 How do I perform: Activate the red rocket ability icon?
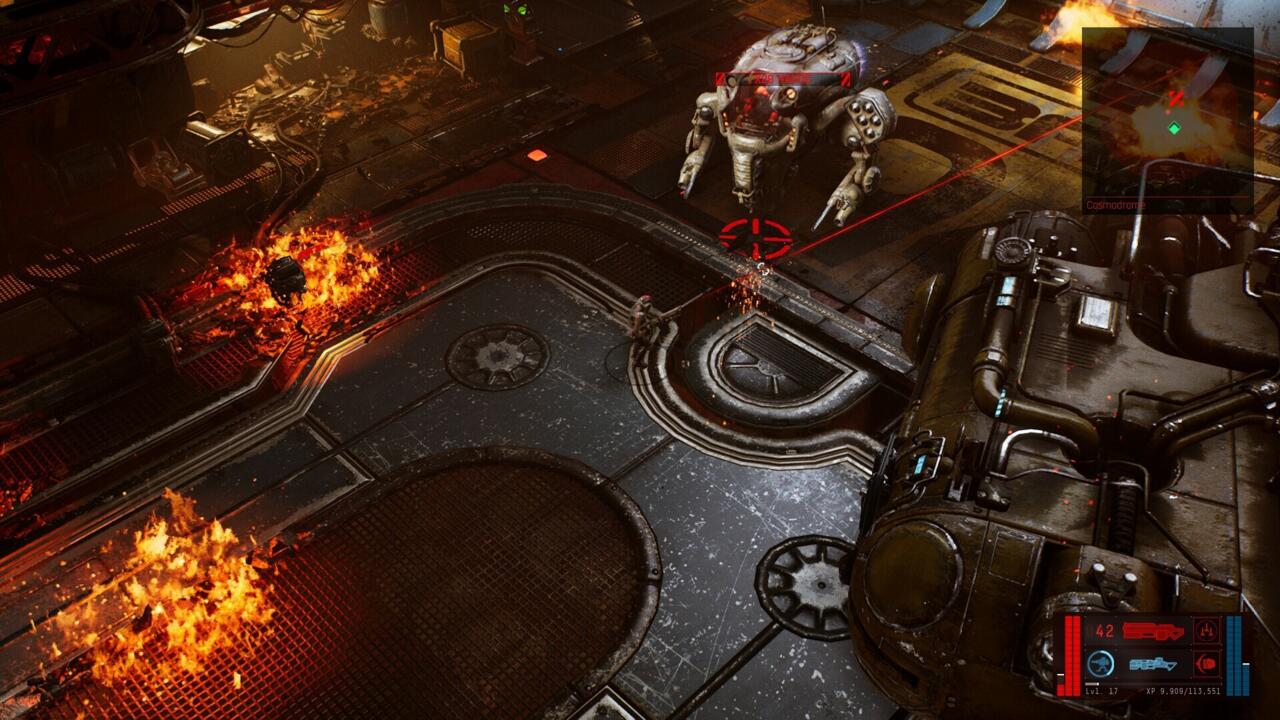coord(1207,630)
